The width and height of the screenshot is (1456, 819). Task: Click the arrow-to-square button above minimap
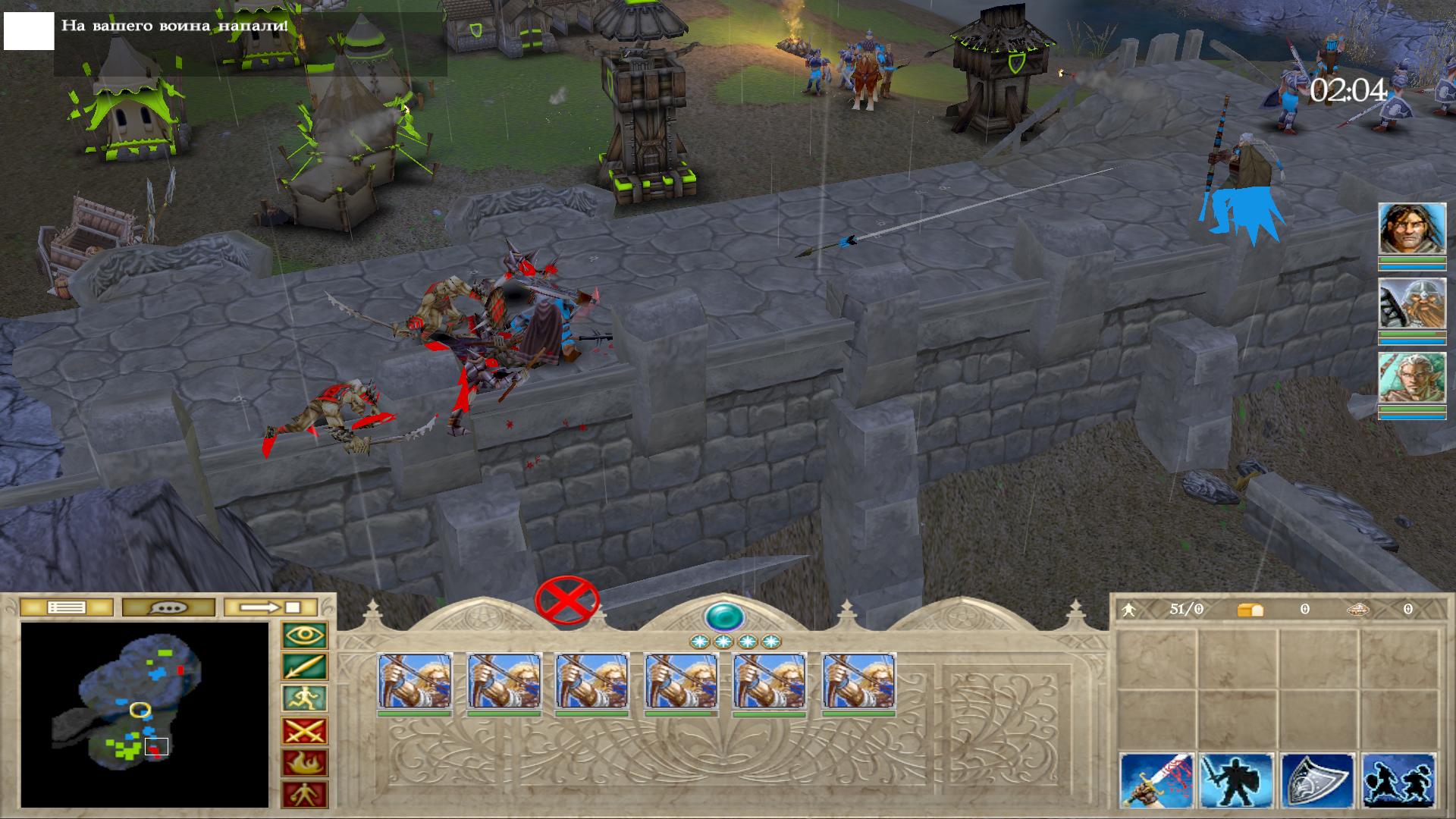tap(271, 607)
